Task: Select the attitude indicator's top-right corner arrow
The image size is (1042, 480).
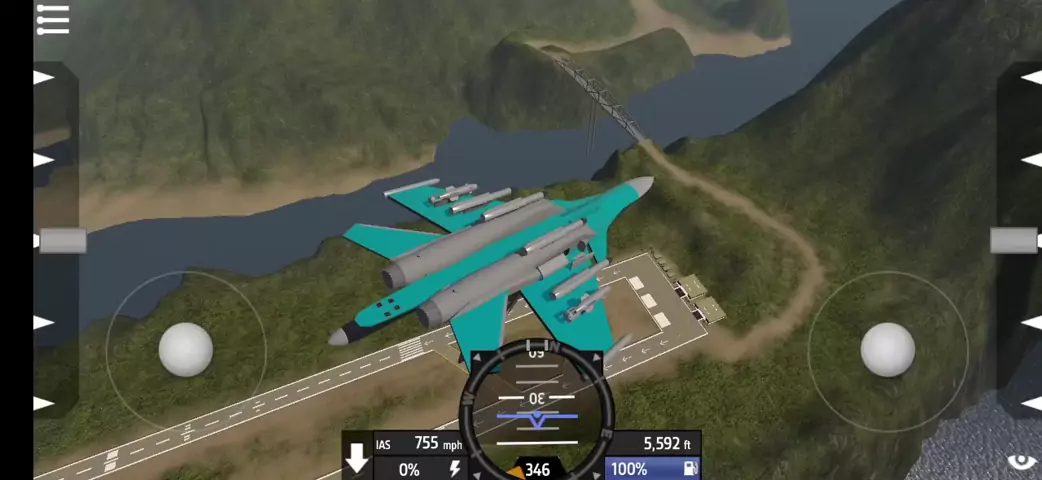Action: pyautogui.click(x=597, y=357)
